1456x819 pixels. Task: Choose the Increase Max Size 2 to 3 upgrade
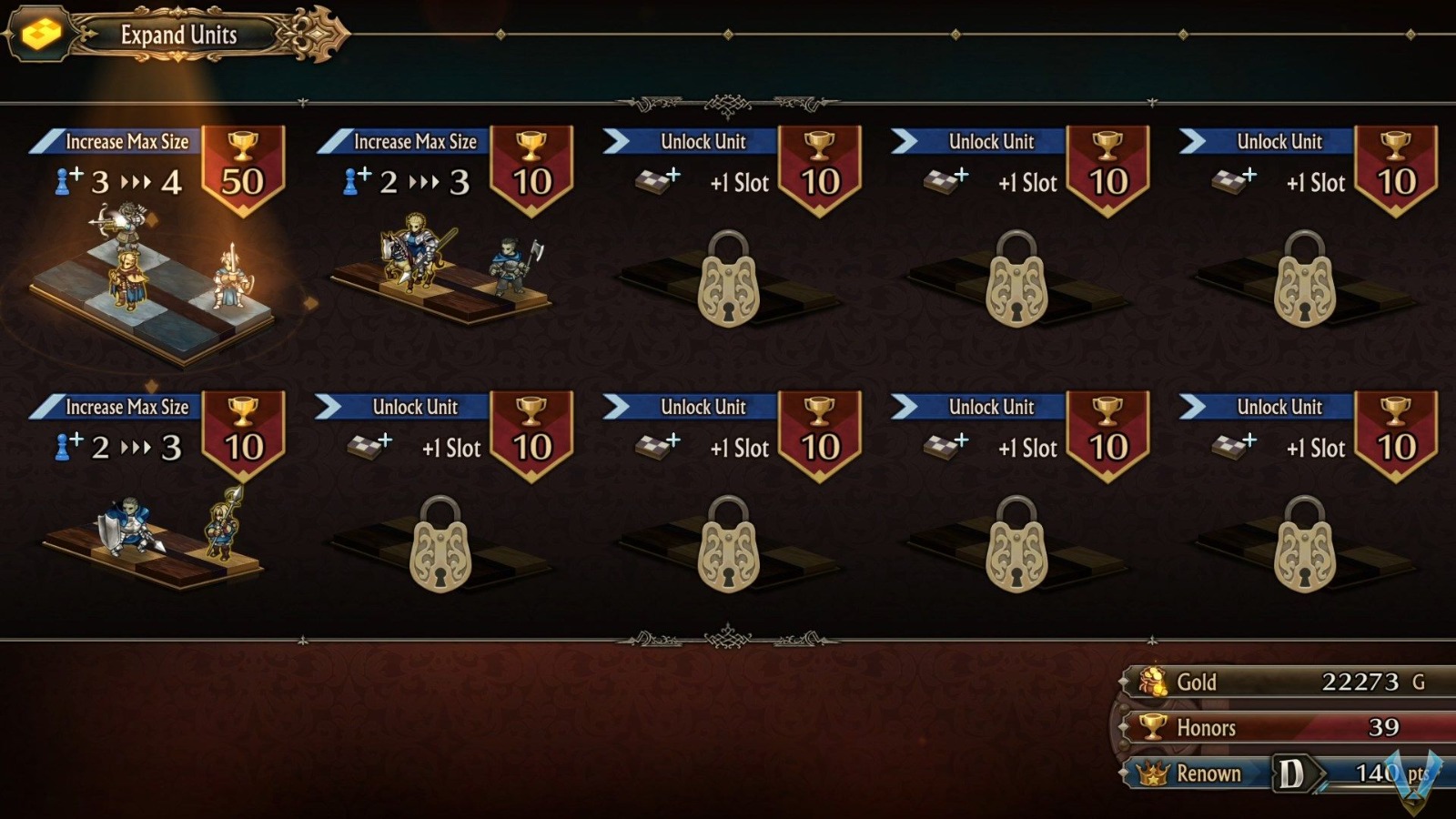tap(409, 141)
